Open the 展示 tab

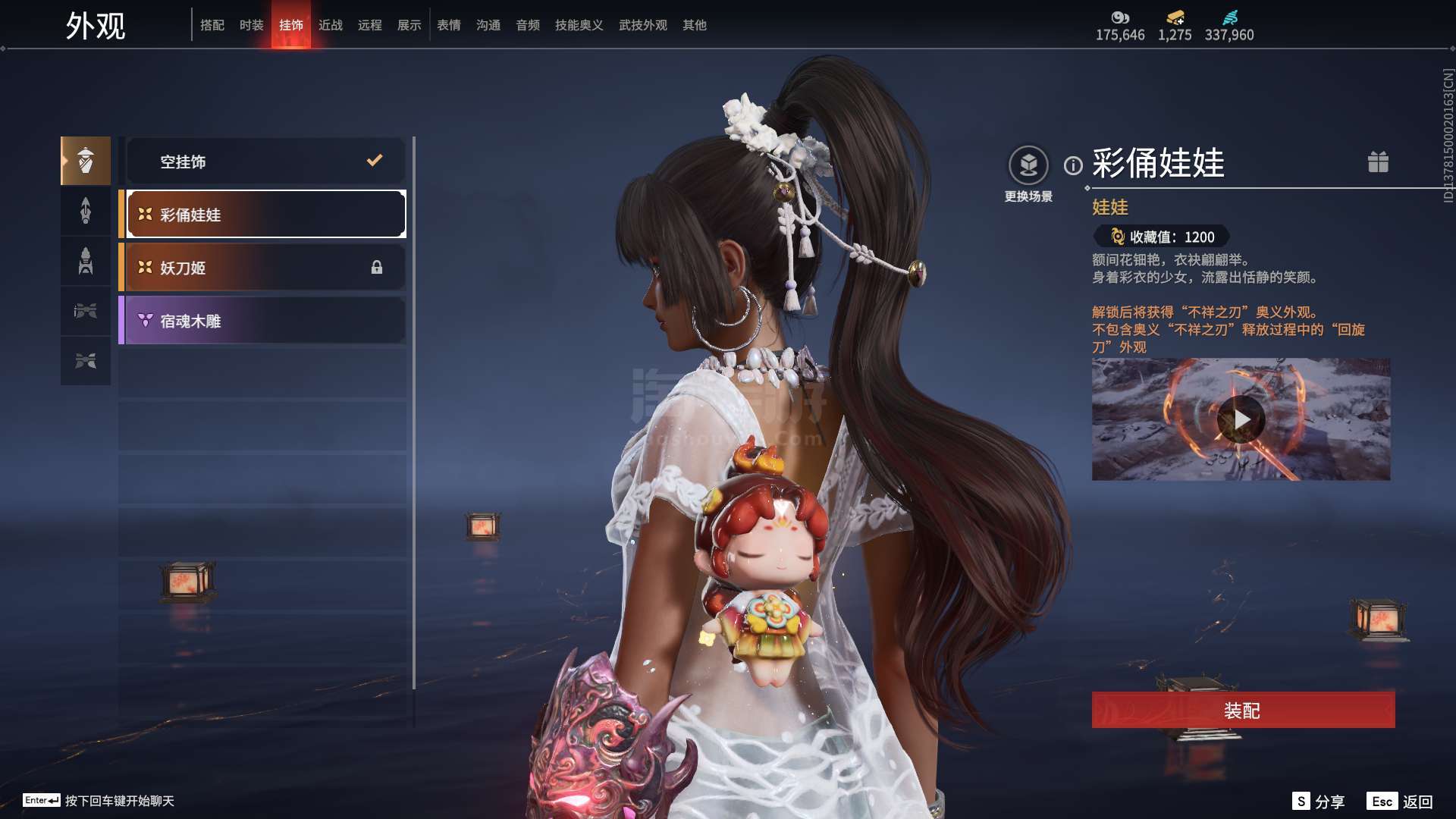[409, 25]
